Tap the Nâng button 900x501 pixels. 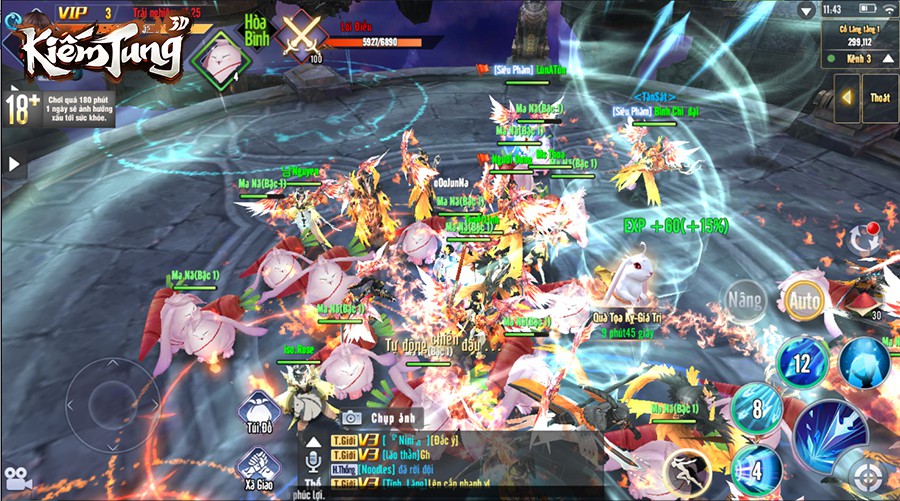click(746, 297)
